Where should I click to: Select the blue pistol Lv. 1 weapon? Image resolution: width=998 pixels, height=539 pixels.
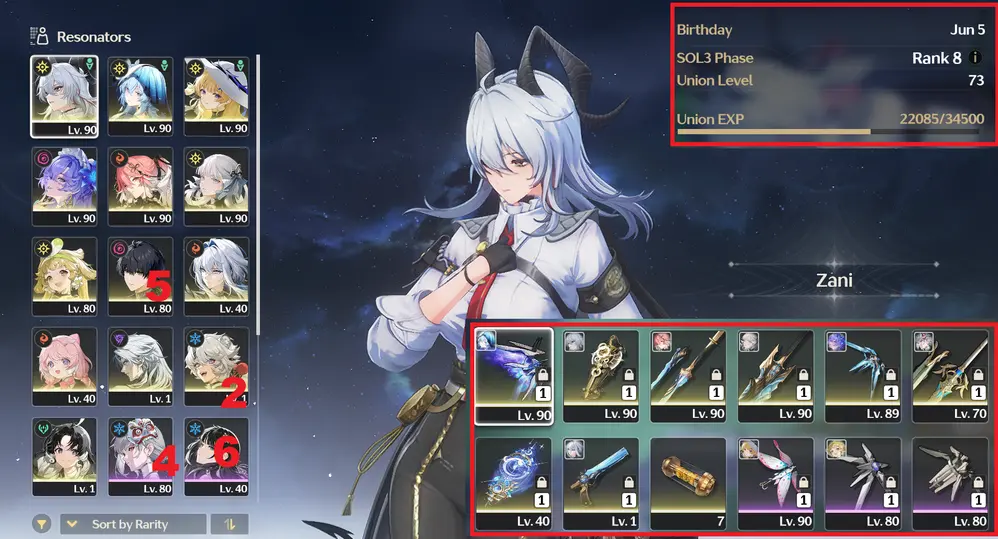600,482
